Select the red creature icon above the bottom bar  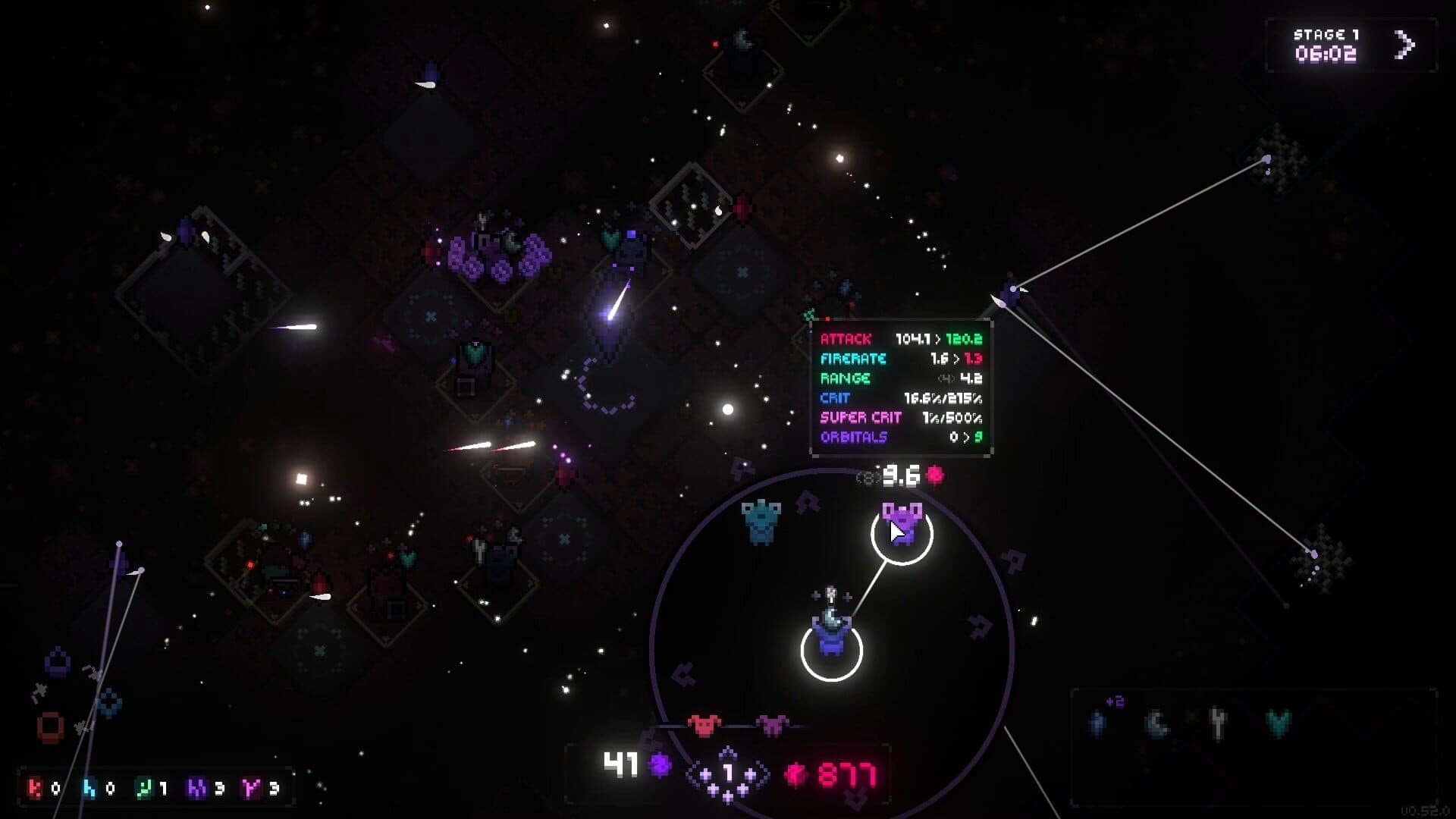[x=704, y=725]
